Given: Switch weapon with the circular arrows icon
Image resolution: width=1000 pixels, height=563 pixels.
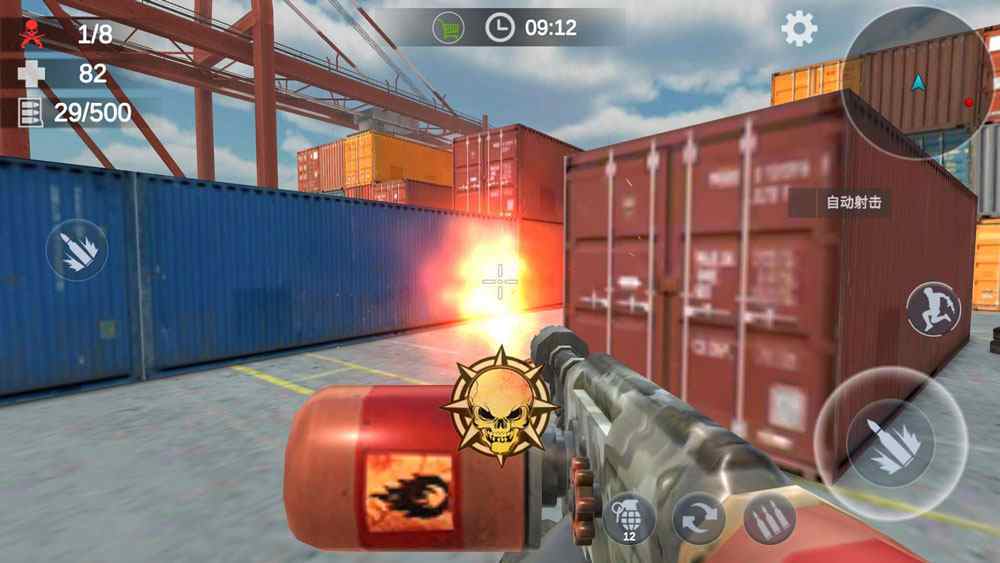Looking at the screenshot, I should tap(699, 519).
